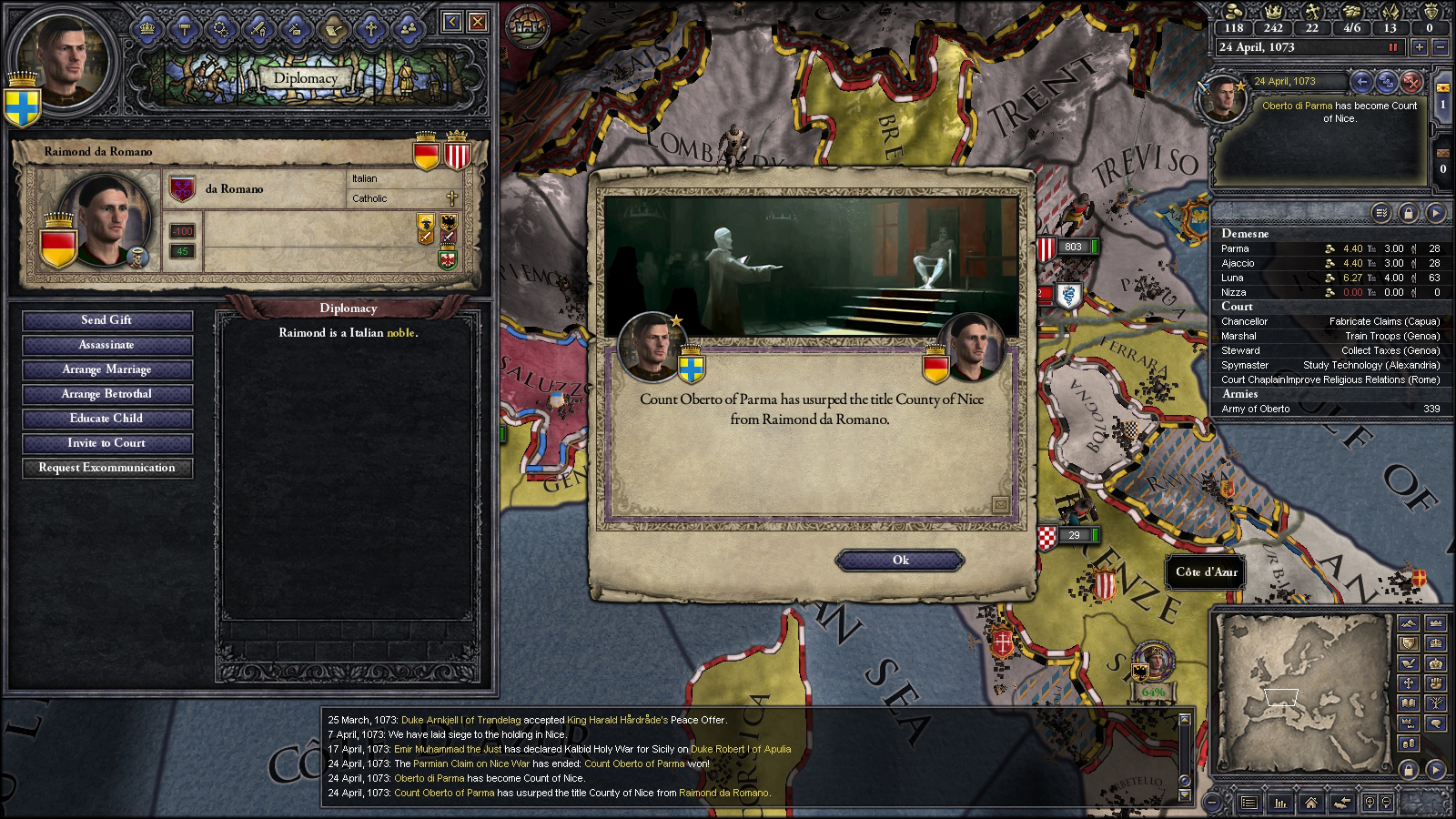
Task: Increase game speed with plus button
Action: [x=1419, y=47]
